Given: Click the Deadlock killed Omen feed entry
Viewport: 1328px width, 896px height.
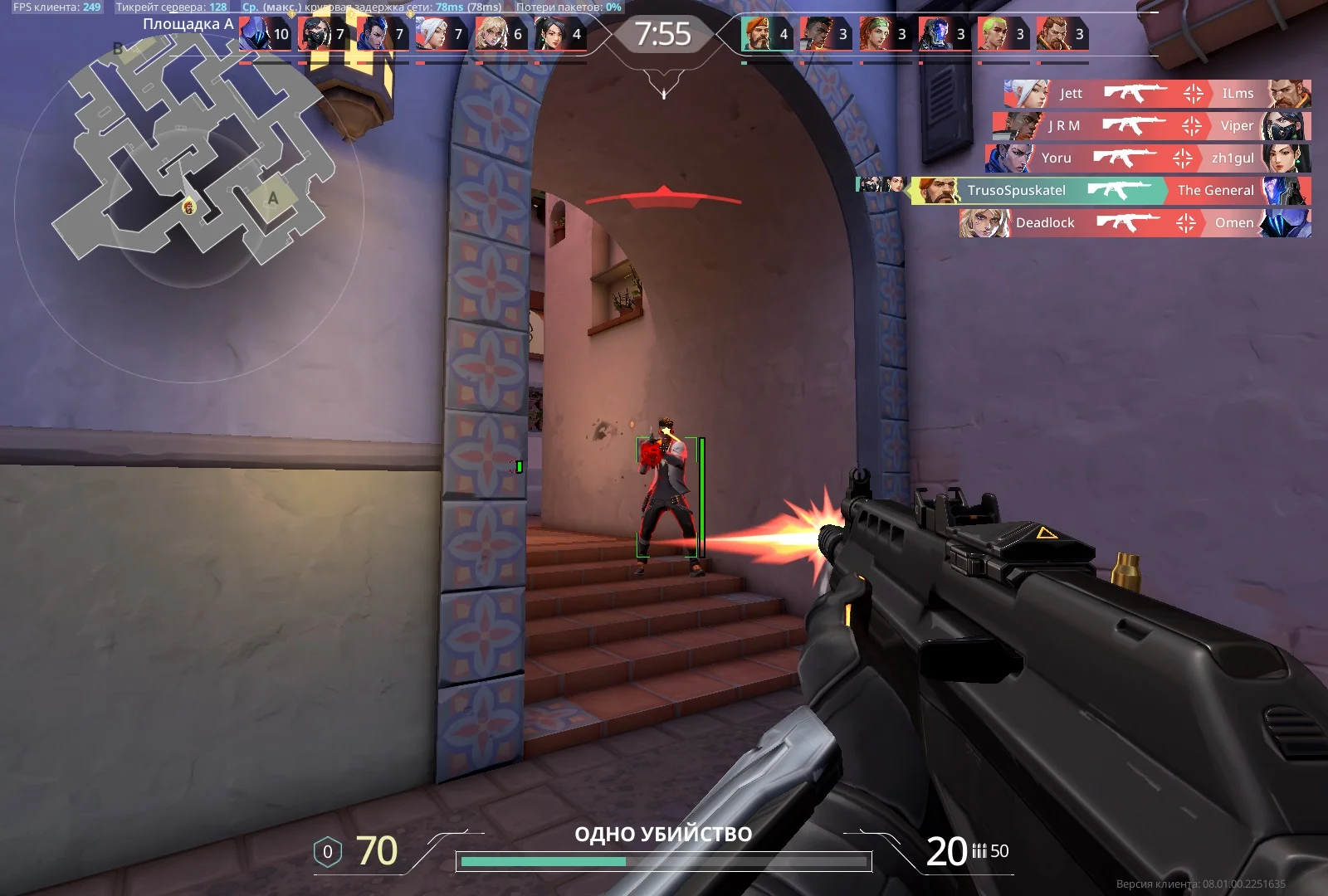Looking at the screenshot, I should click(1135, 222).
